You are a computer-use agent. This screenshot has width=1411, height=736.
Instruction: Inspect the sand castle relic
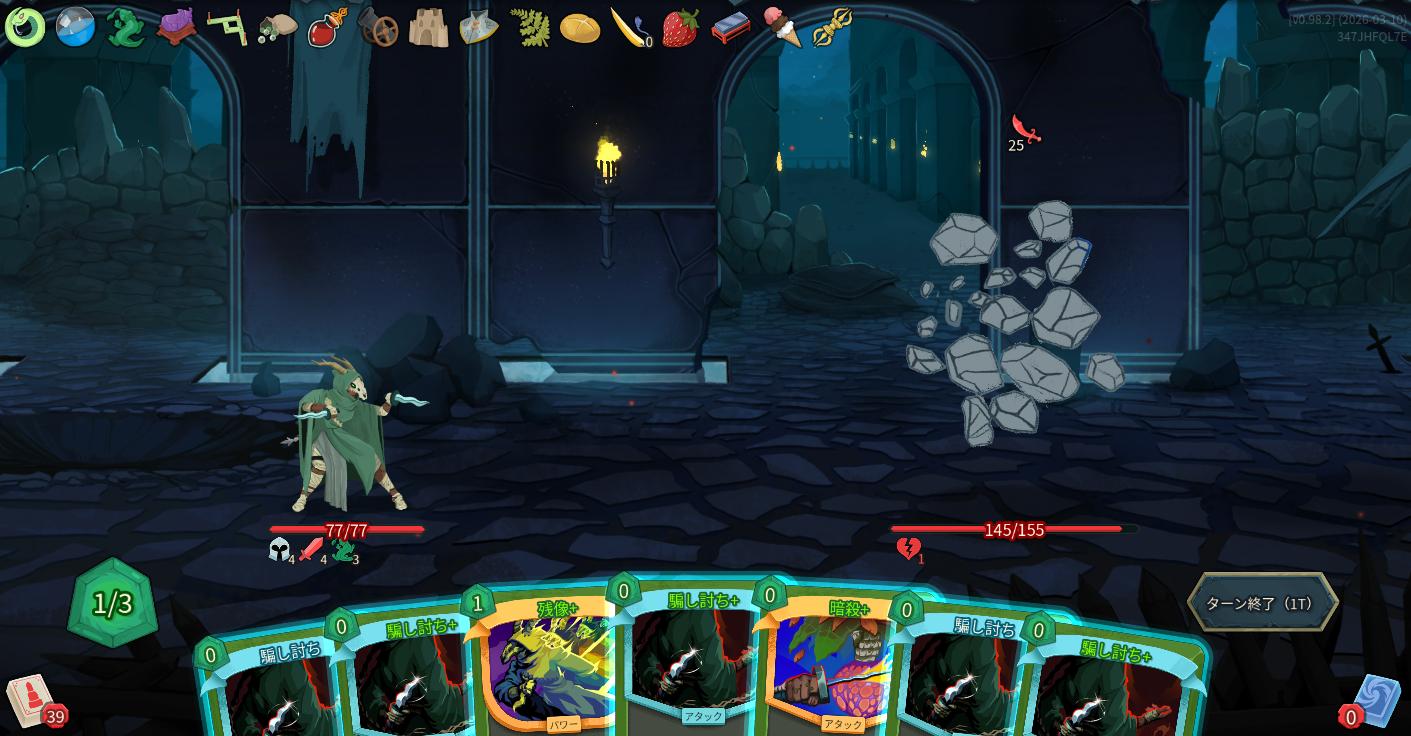pos(428,28)
